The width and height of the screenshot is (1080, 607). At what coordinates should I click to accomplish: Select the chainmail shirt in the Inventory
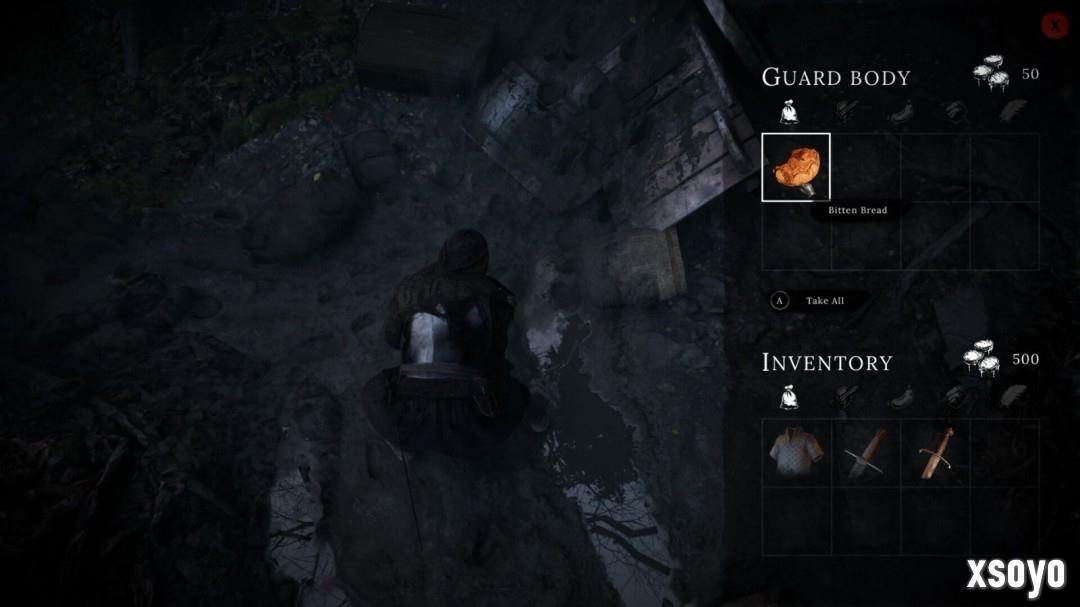click(x=796, y=453)
